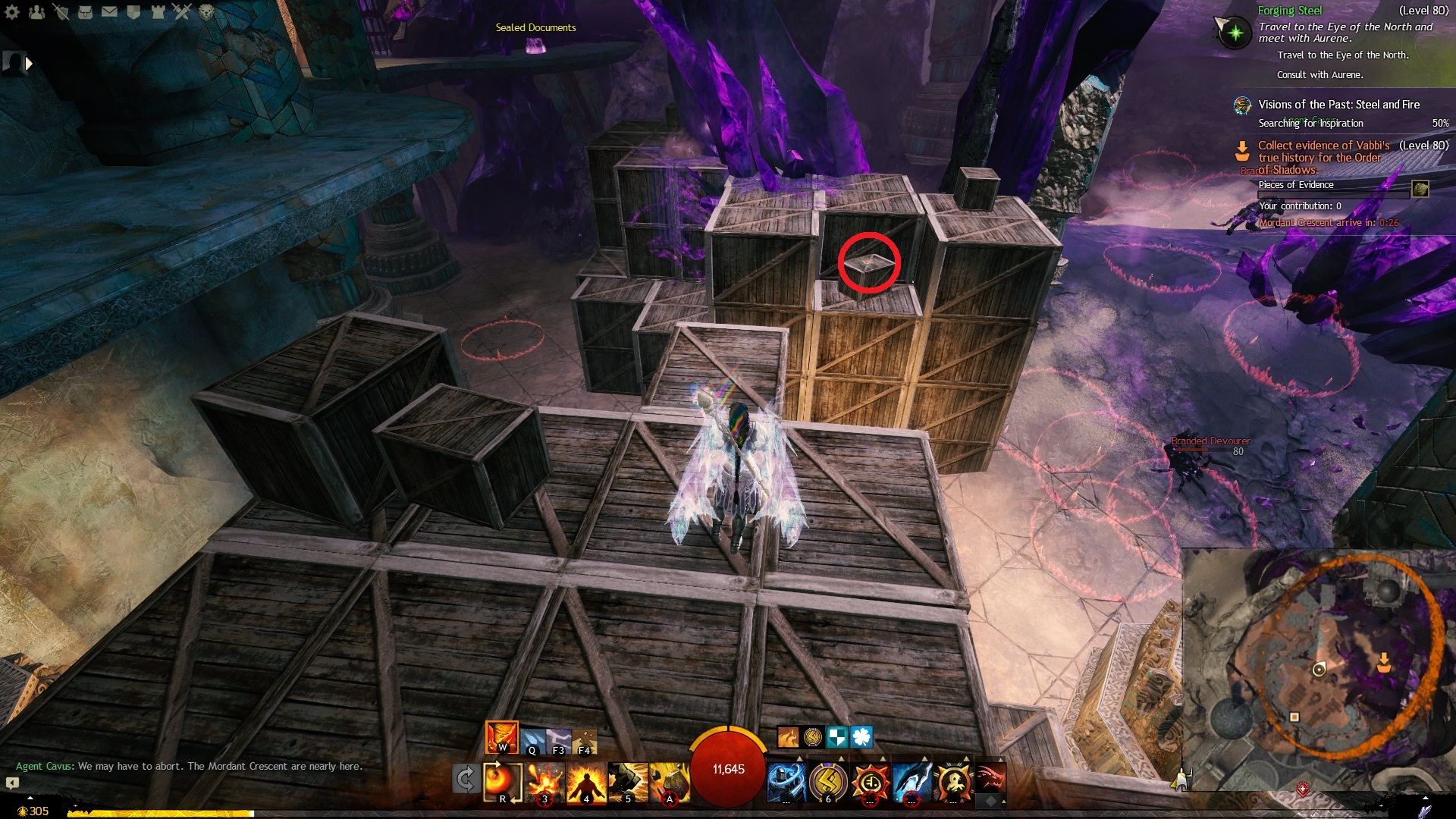The height and width of the screenshot is (819, 1456).
Task: Open the mail envelope icon
Action: (x=109, y=11)
